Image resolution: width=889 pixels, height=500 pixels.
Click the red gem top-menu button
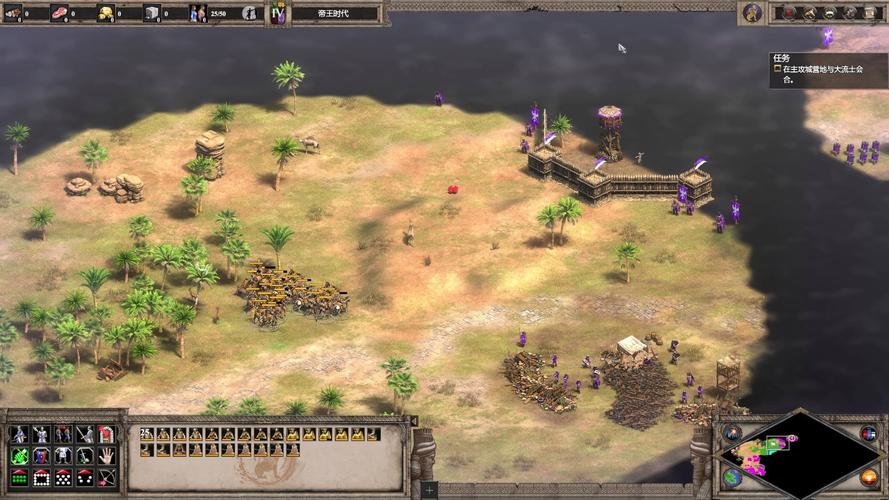pos(790,12)
